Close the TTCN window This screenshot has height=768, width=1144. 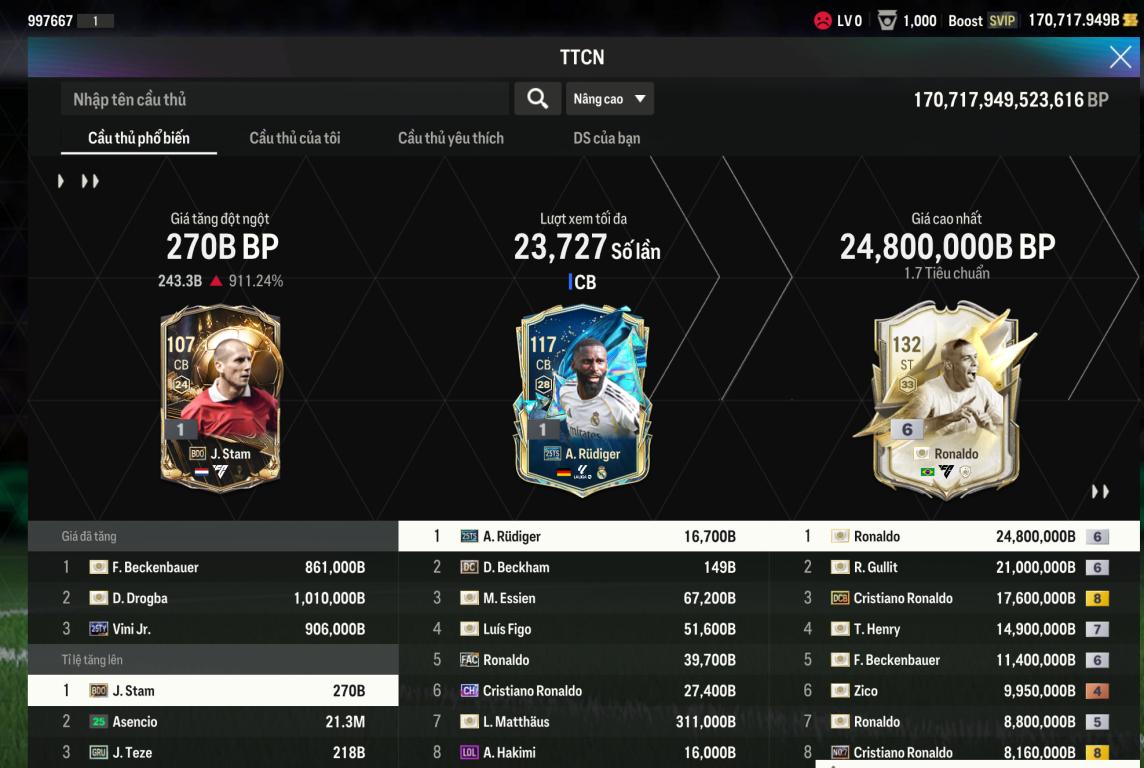1120,58
